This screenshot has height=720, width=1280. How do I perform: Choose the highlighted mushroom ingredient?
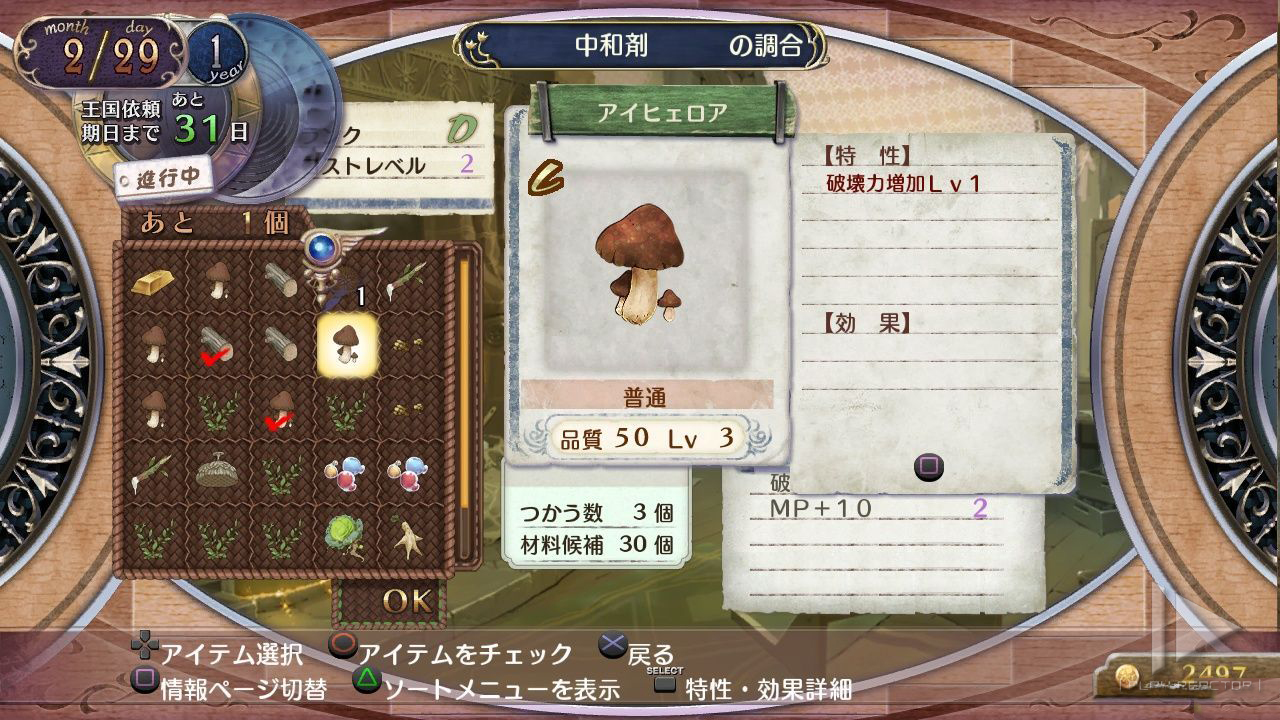[346, 344]
